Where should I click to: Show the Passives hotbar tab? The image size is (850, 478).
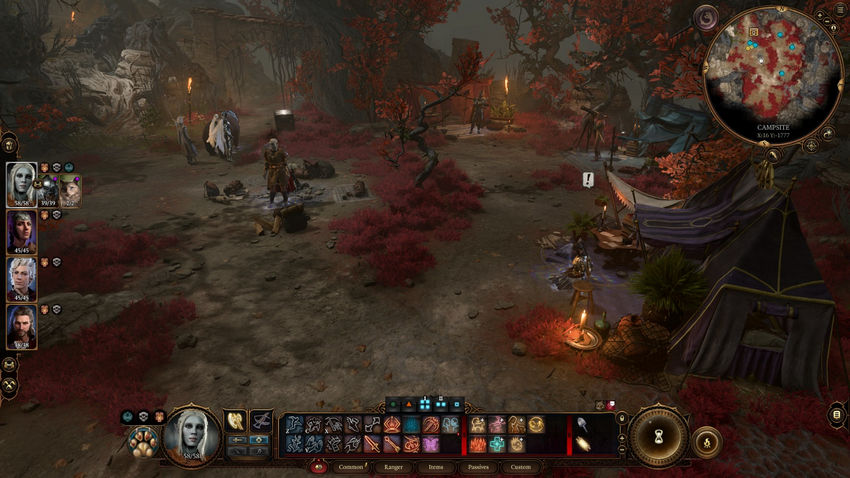pos(478,467)
